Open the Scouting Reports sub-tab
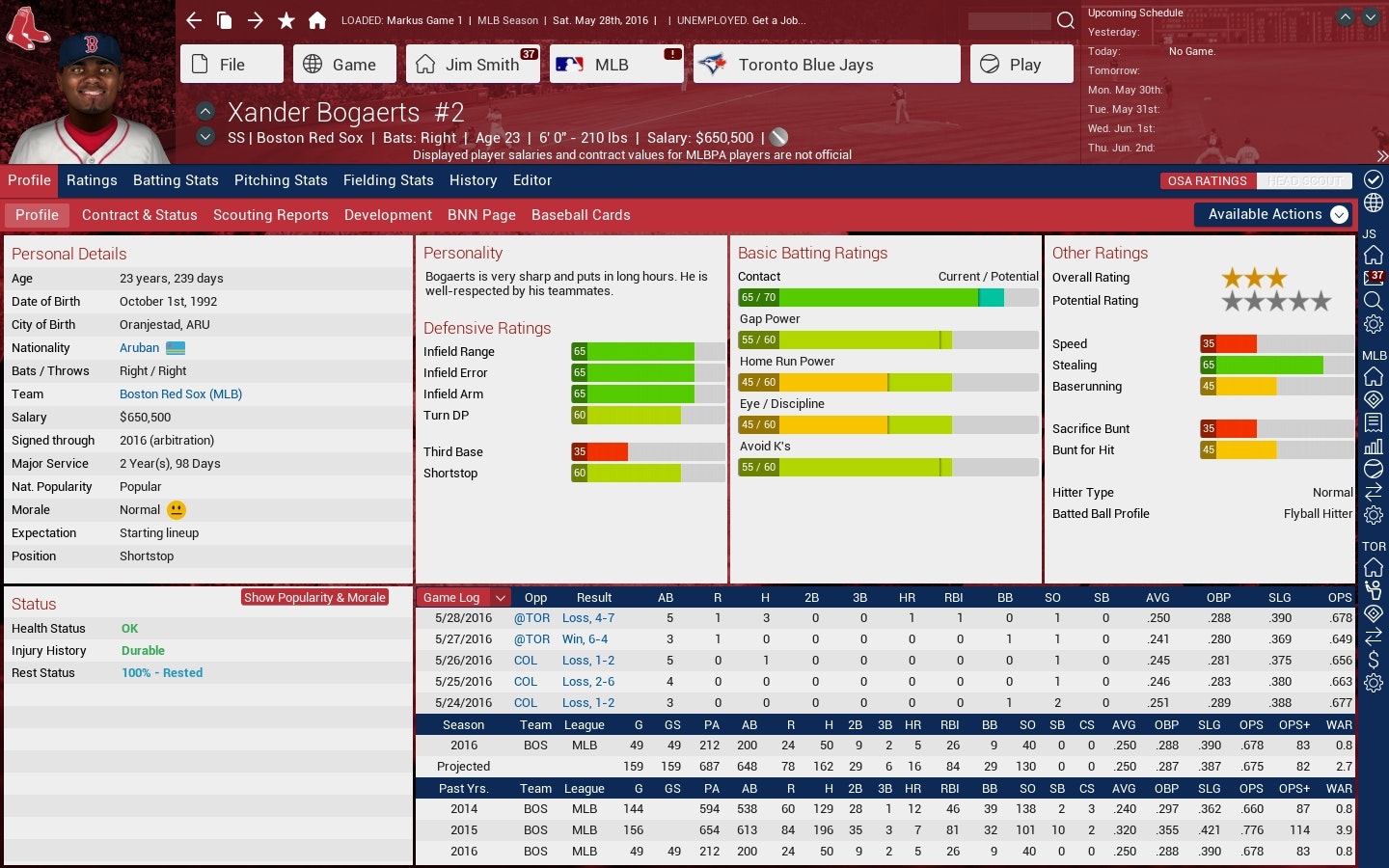The height and width of the screenshot is (868, 1389). tap(270, 215)
